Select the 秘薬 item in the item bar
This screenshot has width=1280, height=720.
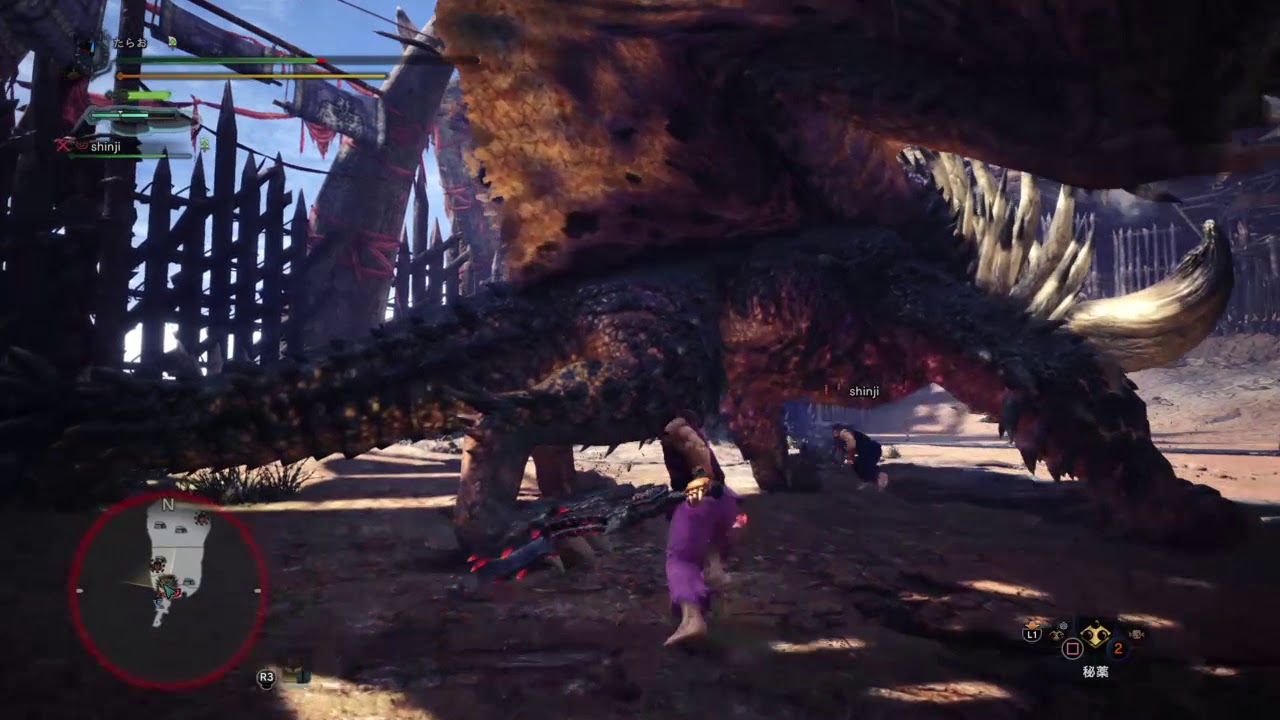[1096, 634]
